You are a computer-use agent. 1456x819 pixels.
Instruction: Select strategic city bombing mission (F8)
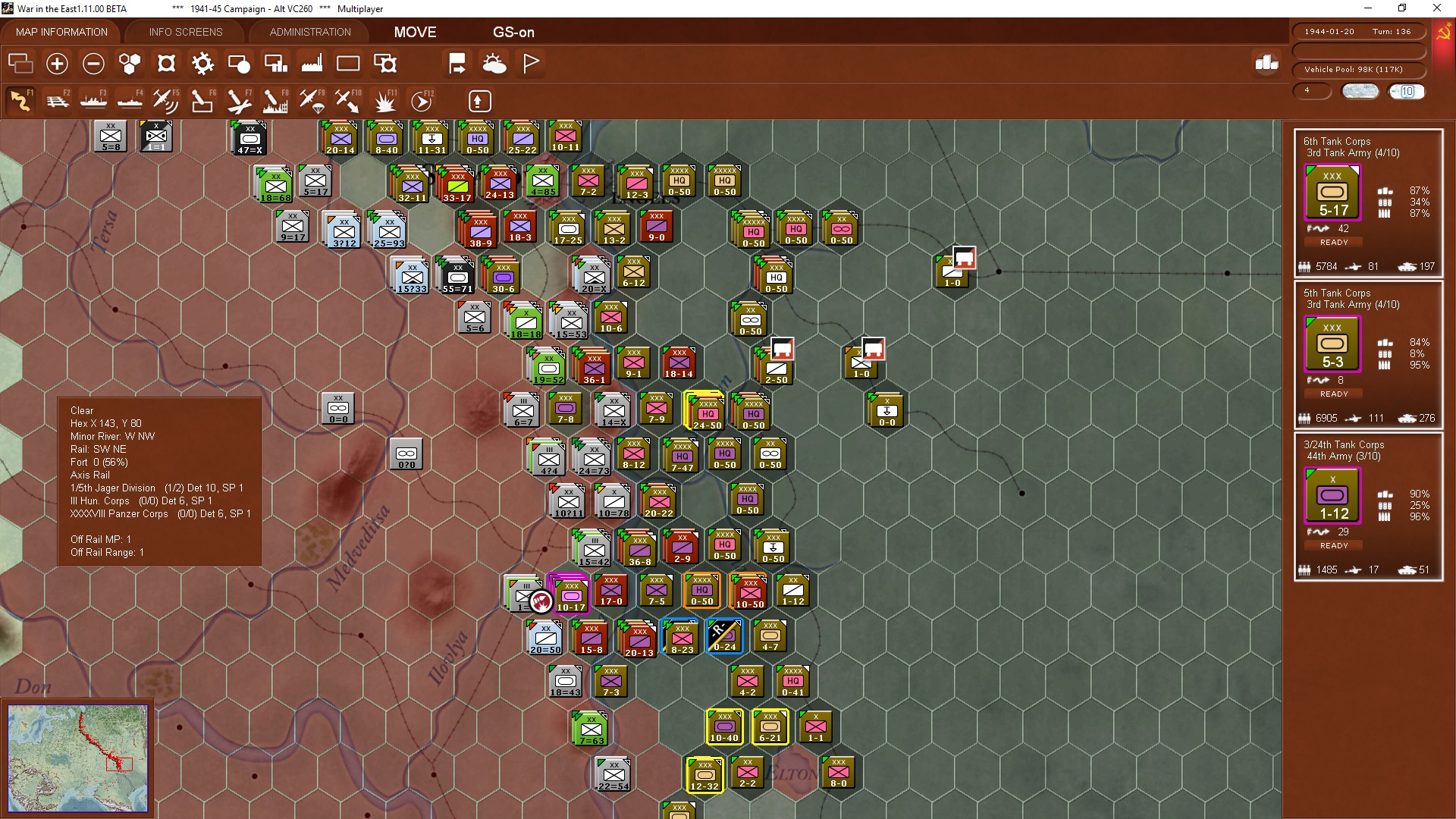point(275,101)
